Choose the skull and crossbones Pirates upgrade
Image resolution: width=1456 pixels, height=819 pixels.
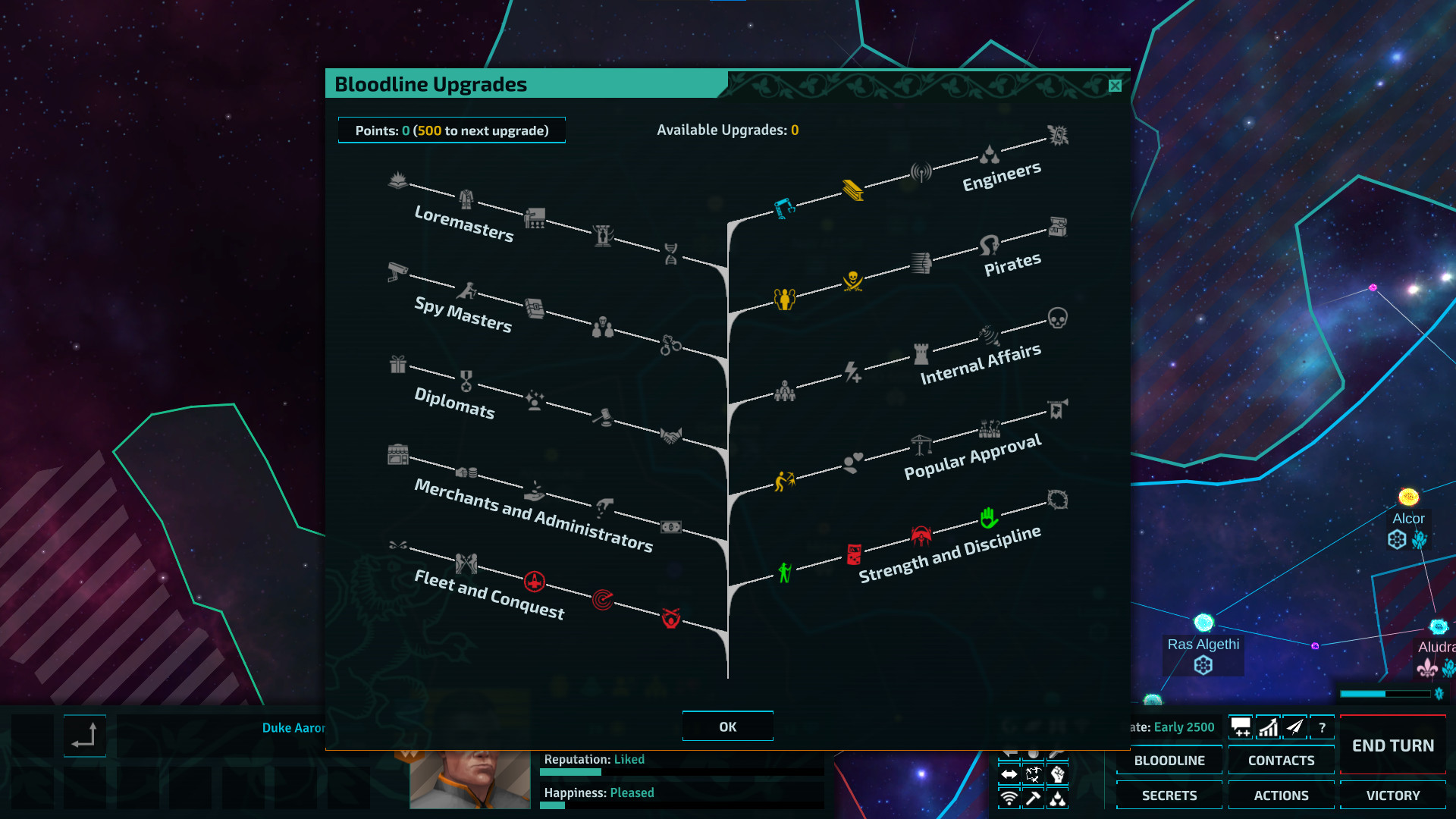(852, 281)
